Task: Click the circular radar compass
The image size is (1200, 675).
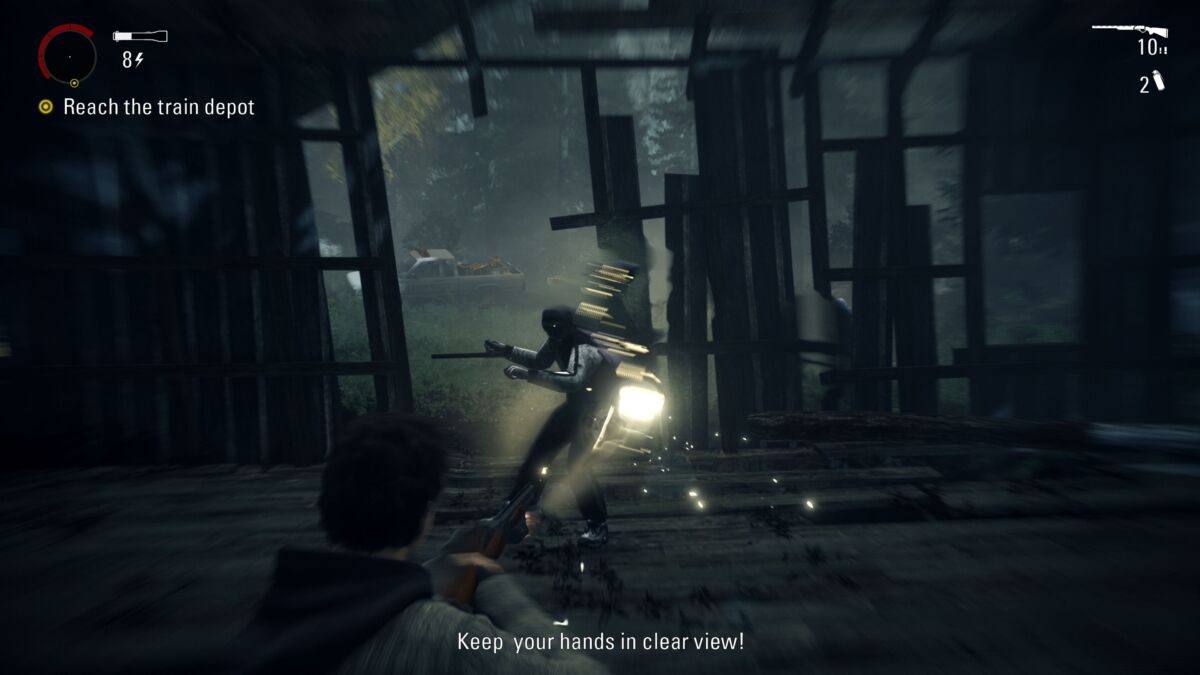Action: tap(68, 55)
